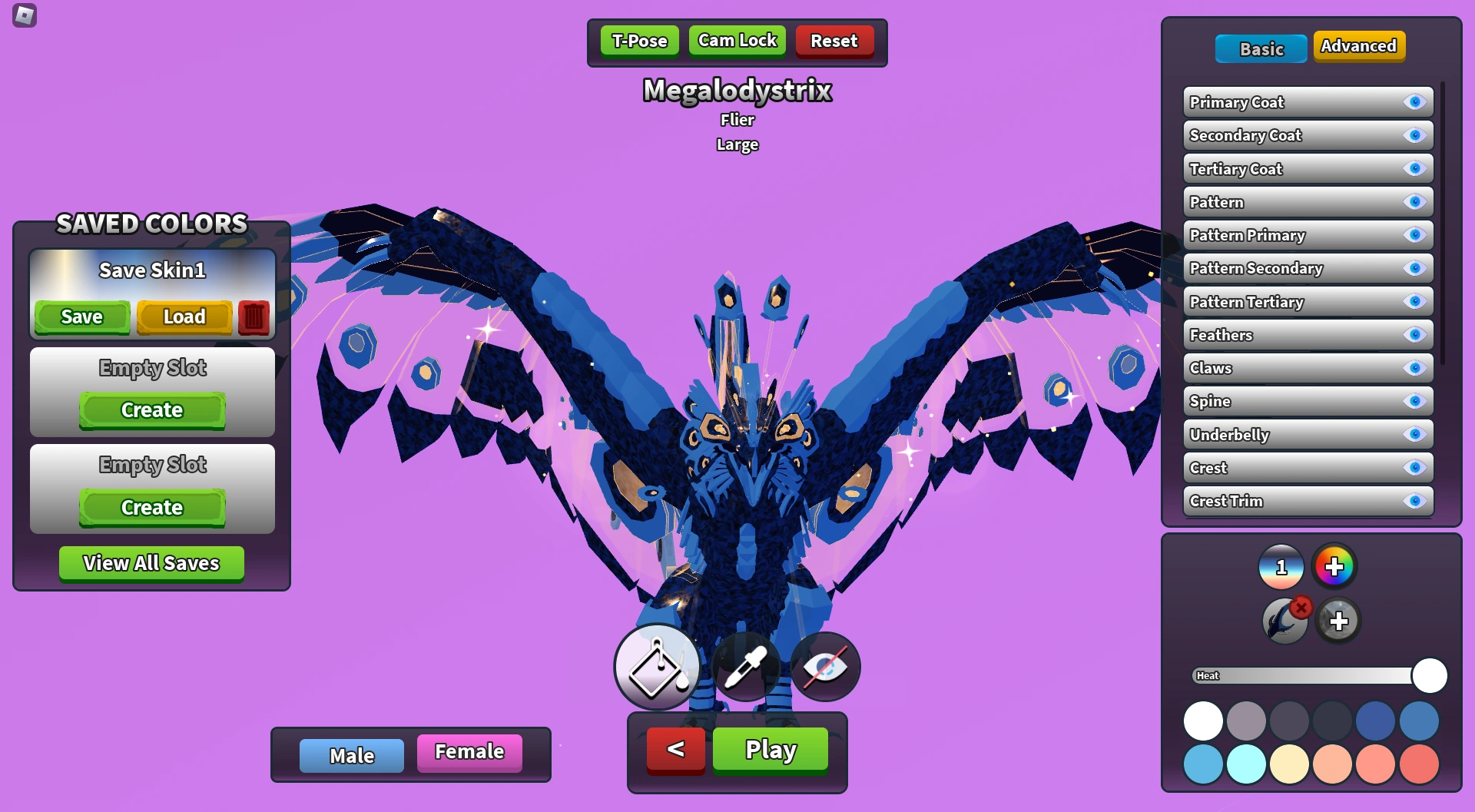The width and height of the screenshot is (1475, 812).
Task: Load the Save Skin1 preset
Action: point(184,316)
